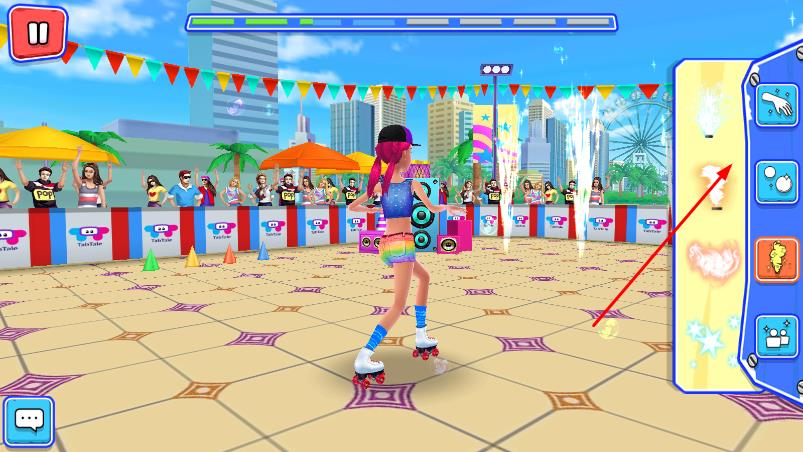Select the orange fireworks effects category
The width and height of the screenshot is (803, 452).
click(776, 260)
